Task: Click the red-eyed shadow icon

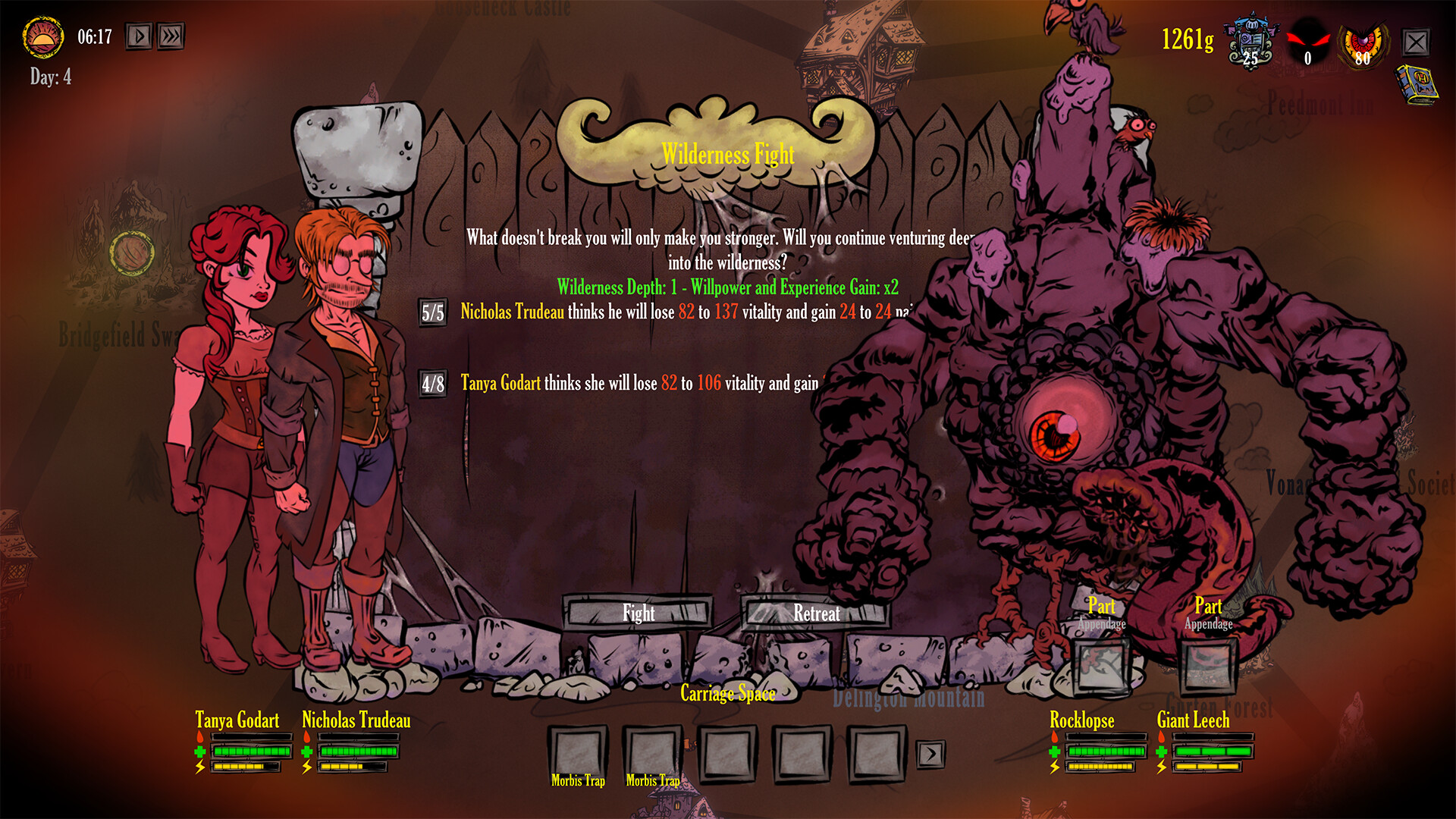Action: click(x=1307, y=43)
